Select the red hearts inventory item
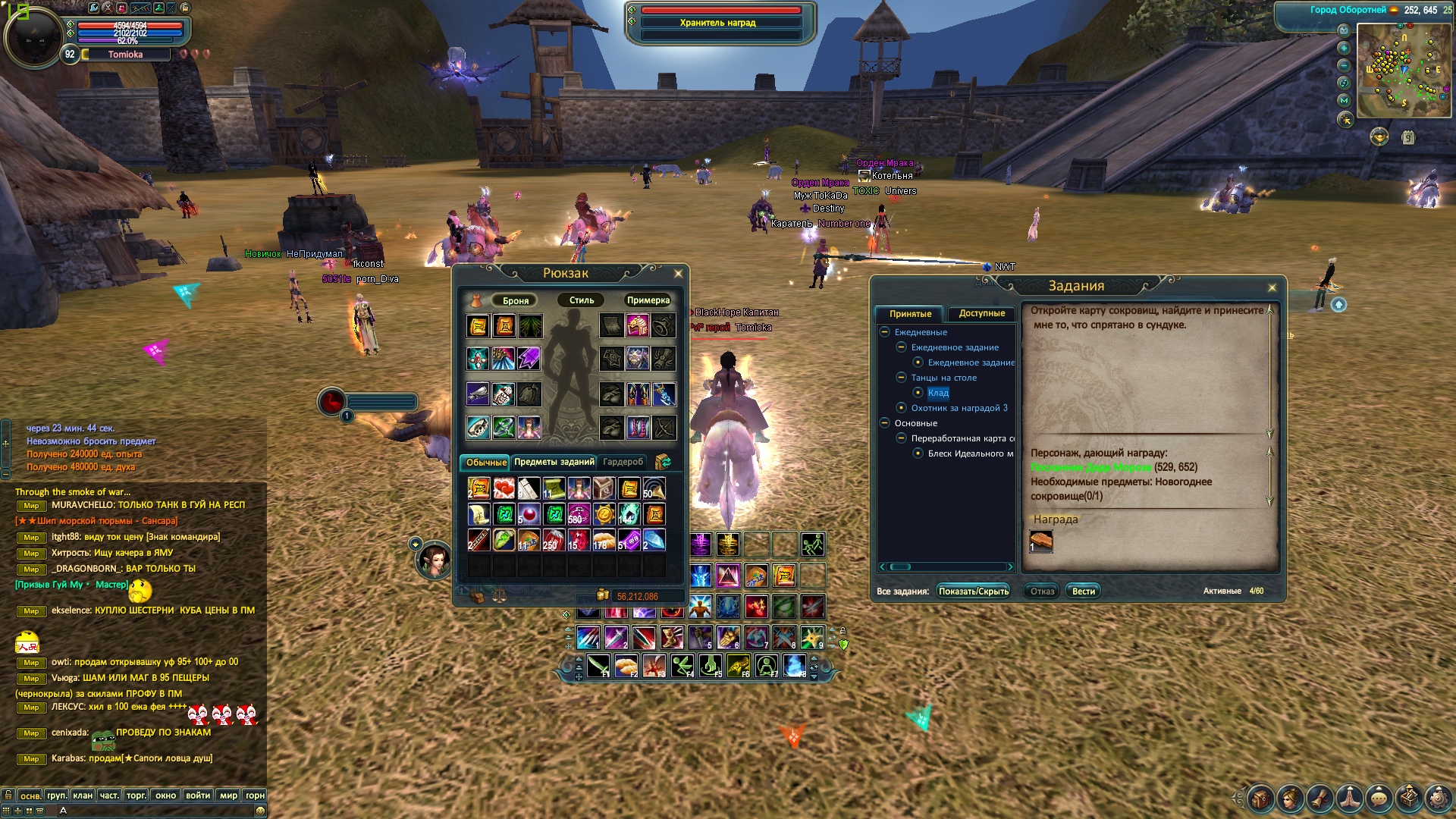The height and width of the screenshot is (819, 1456). click(x=504, y=488)
